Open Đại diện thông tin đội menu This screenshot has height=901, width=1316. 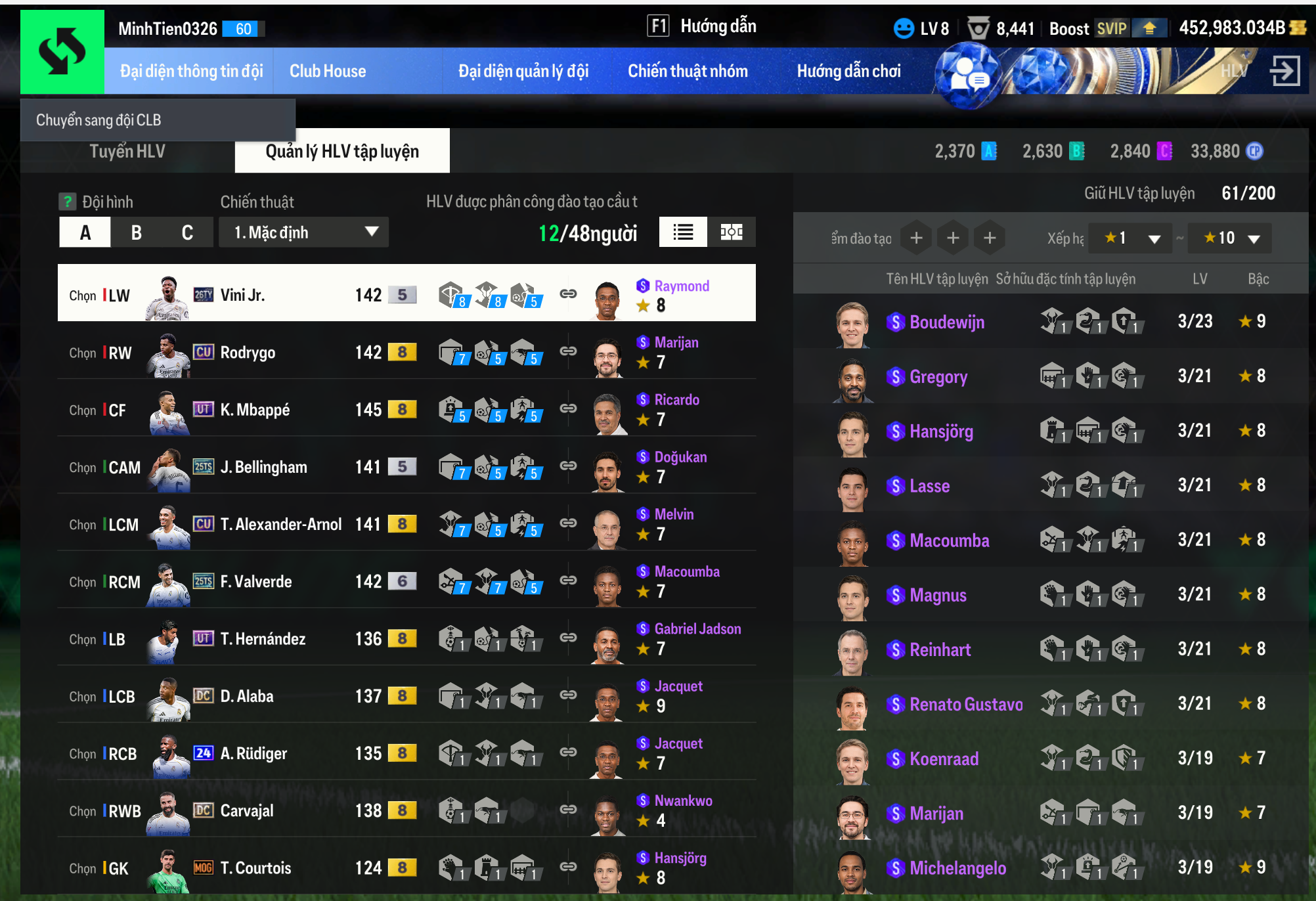pos(191,71)
